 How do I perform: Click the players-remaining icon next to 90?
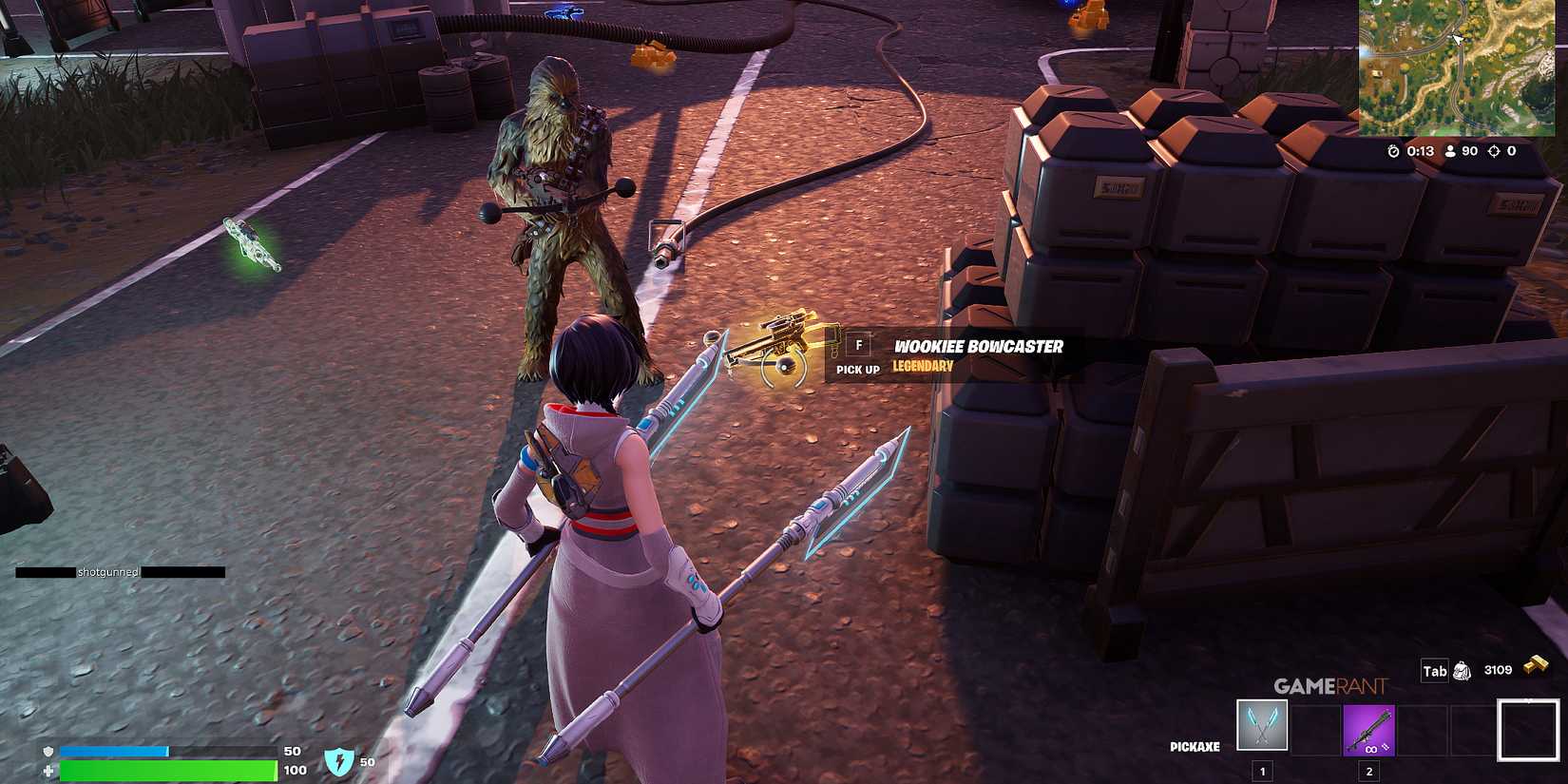coord(1449,150)
